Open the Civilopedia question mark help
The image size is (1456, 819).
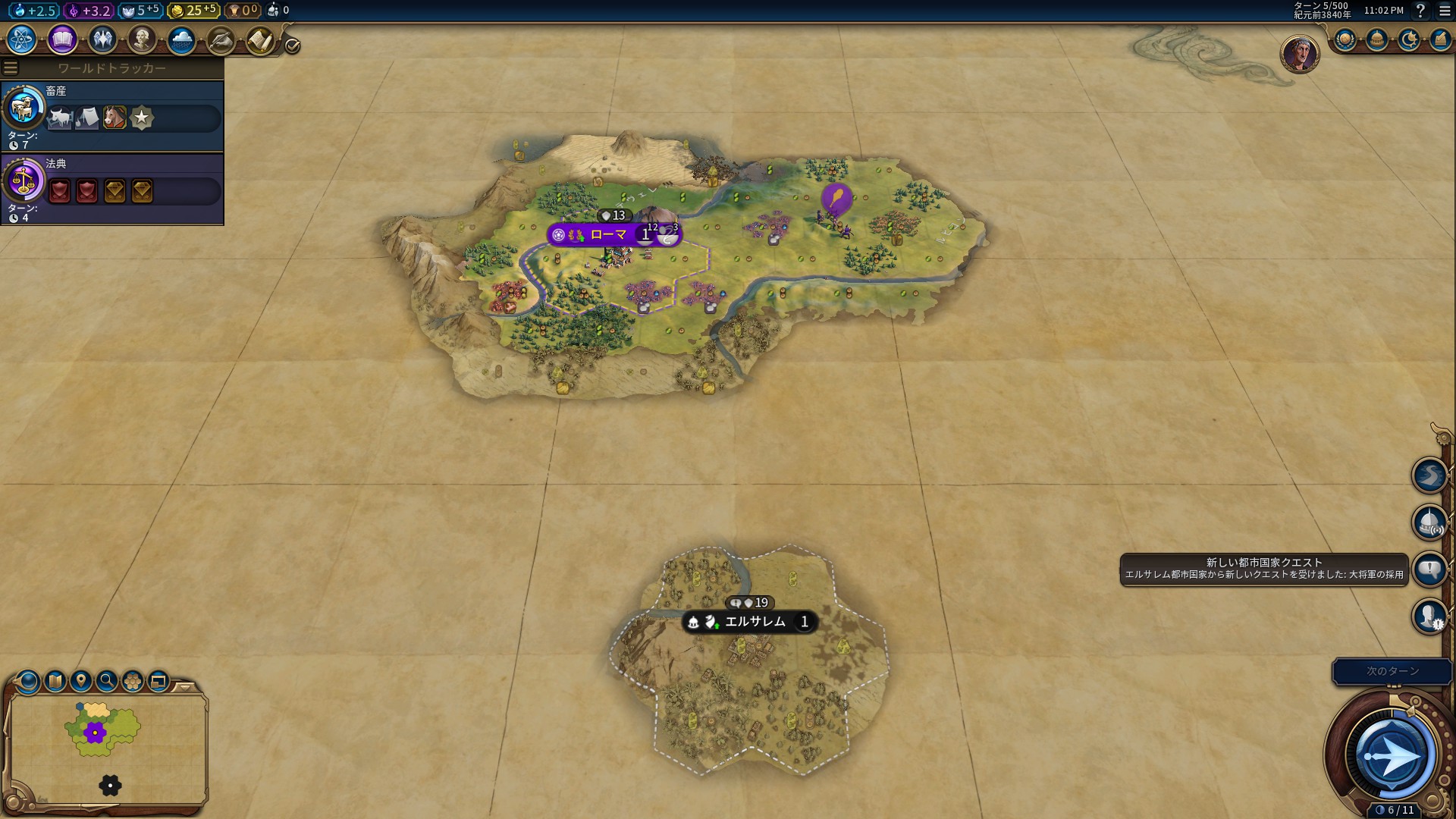click(1421, 11)
